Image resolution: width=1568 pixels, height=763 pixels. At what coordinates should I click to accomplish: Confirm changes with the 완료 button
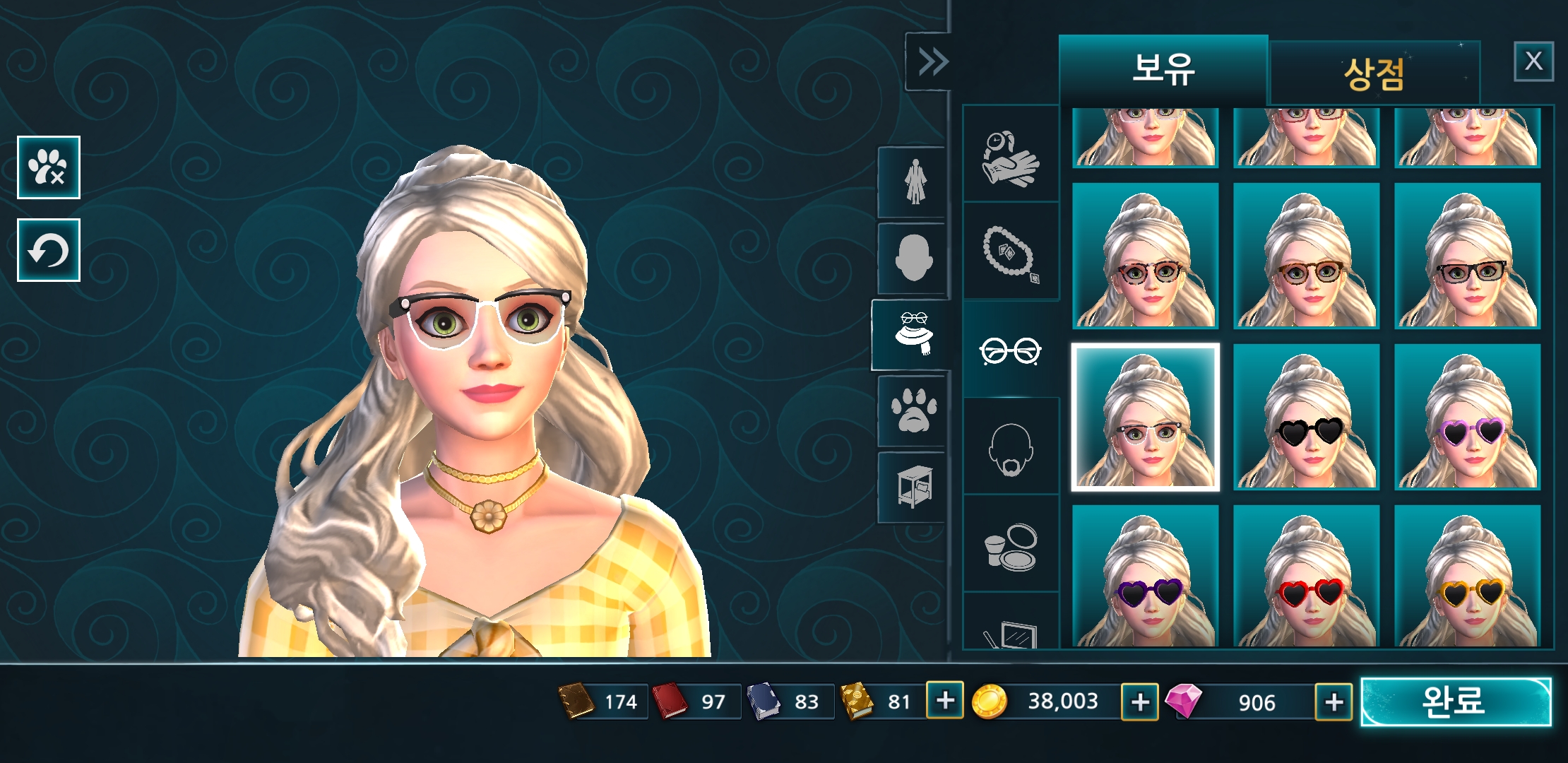click(1455, 702)
